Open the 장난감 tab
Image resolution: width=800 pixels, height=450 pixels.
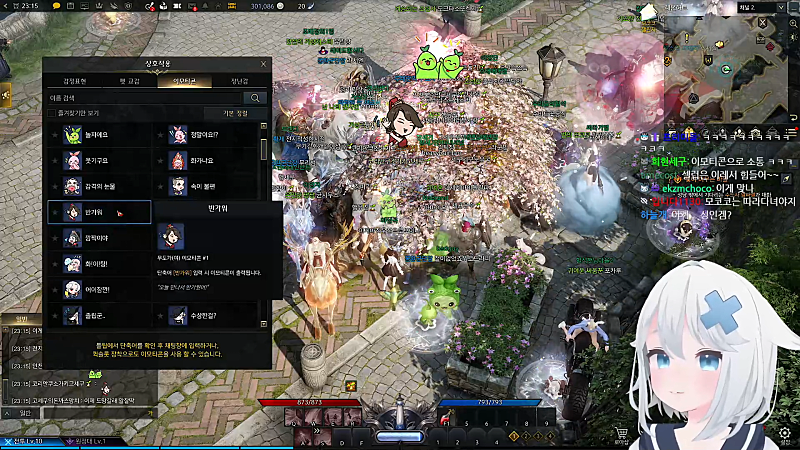pyautogui.click(x=240, y=81)
